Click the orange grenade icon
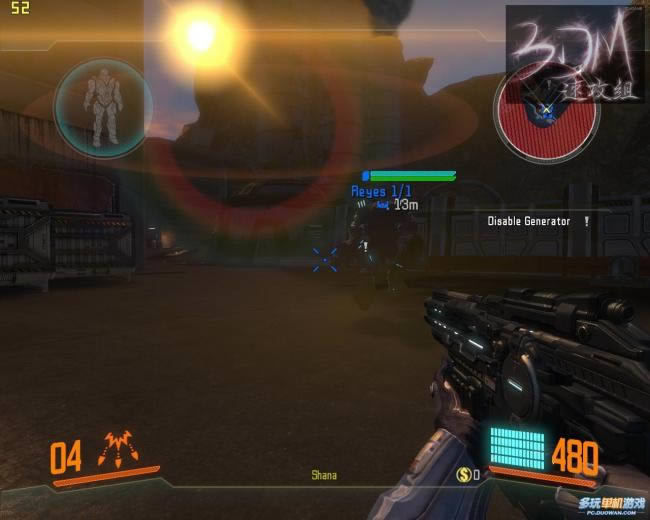 tap(119, 453)
